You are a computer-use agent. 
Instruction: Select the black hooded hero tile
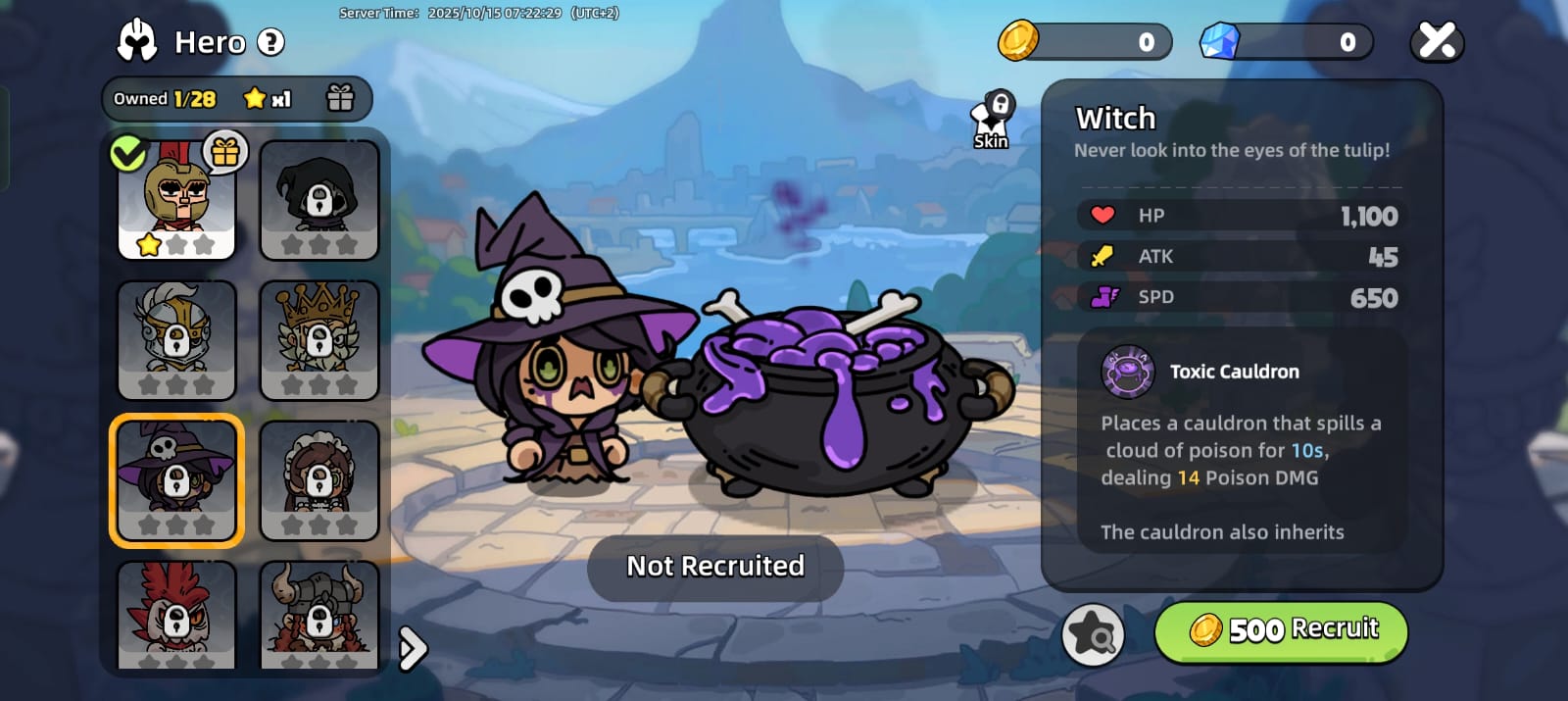coord(319,200)
